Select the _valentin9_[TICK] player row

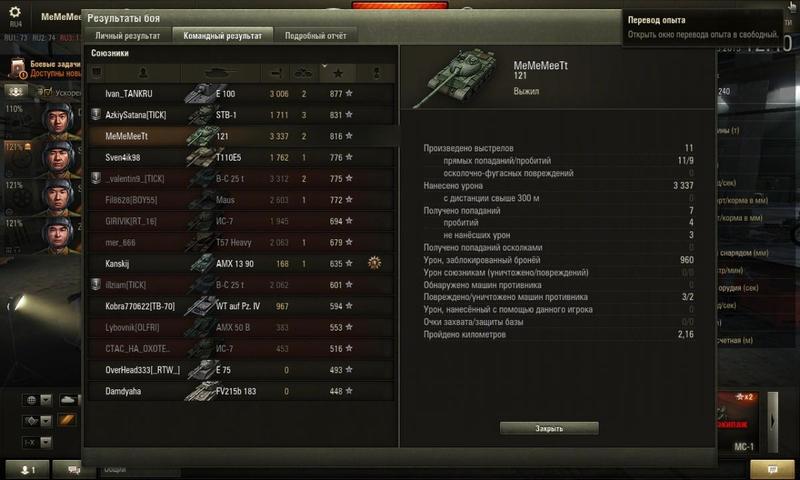(x=240, y=179)
